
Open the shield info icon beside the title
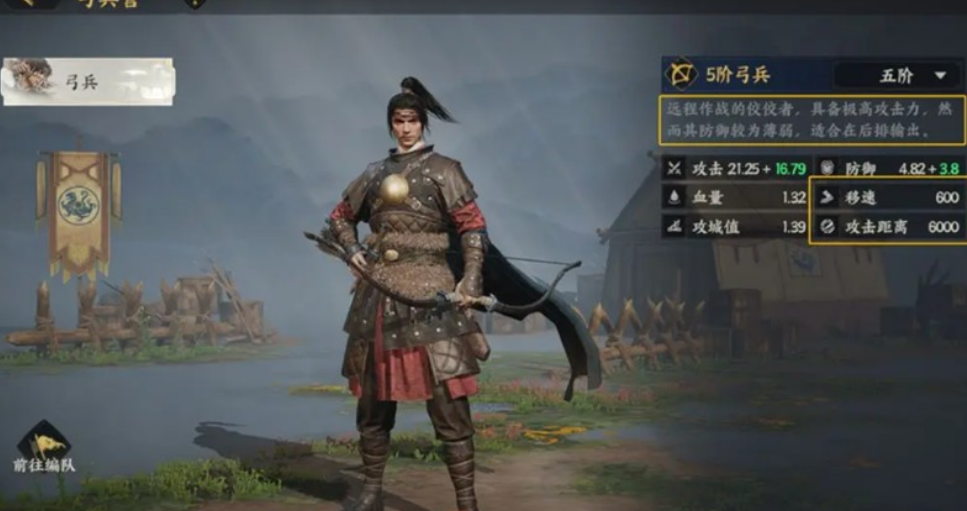tap(195, 3)
